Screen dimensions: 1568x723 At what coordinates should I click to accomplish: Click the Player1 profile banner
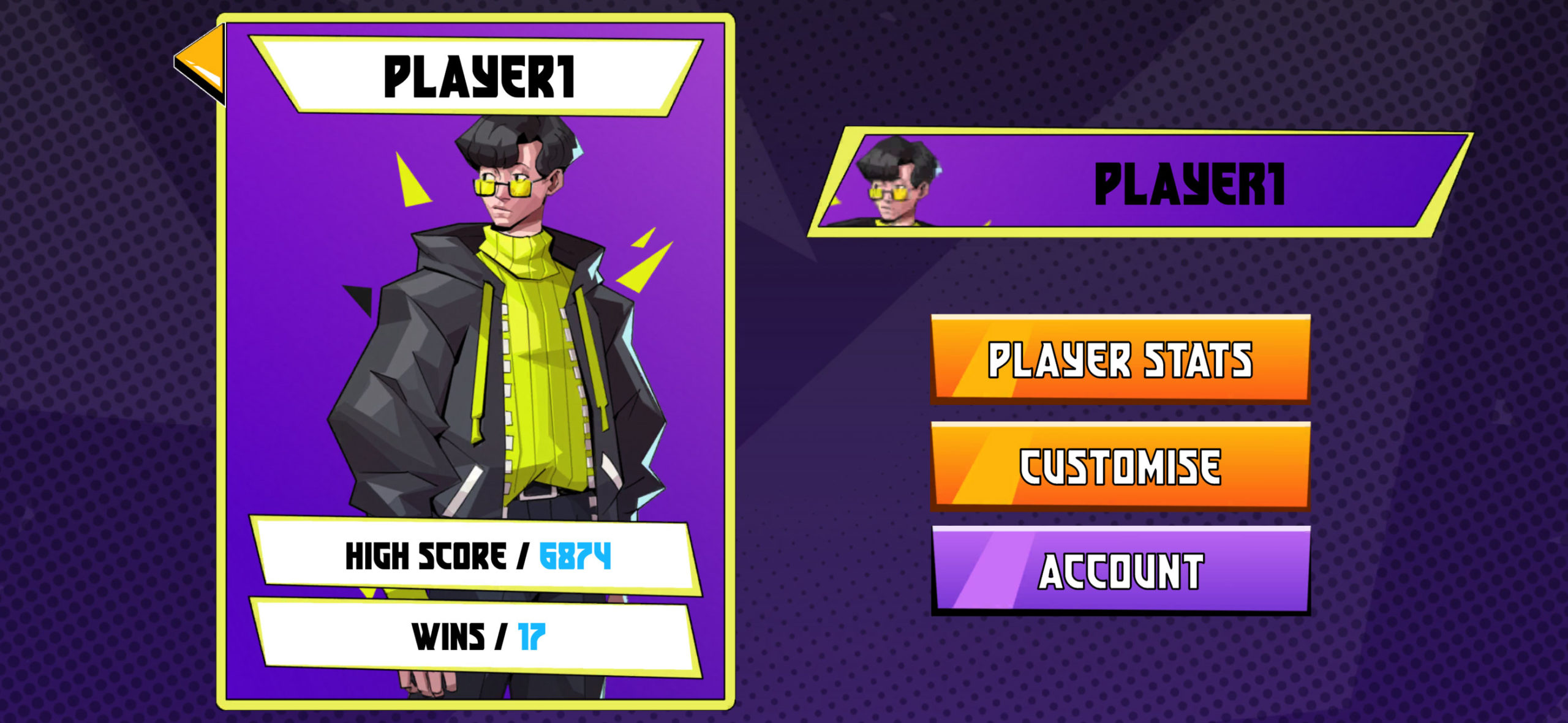click(1139, 182)
